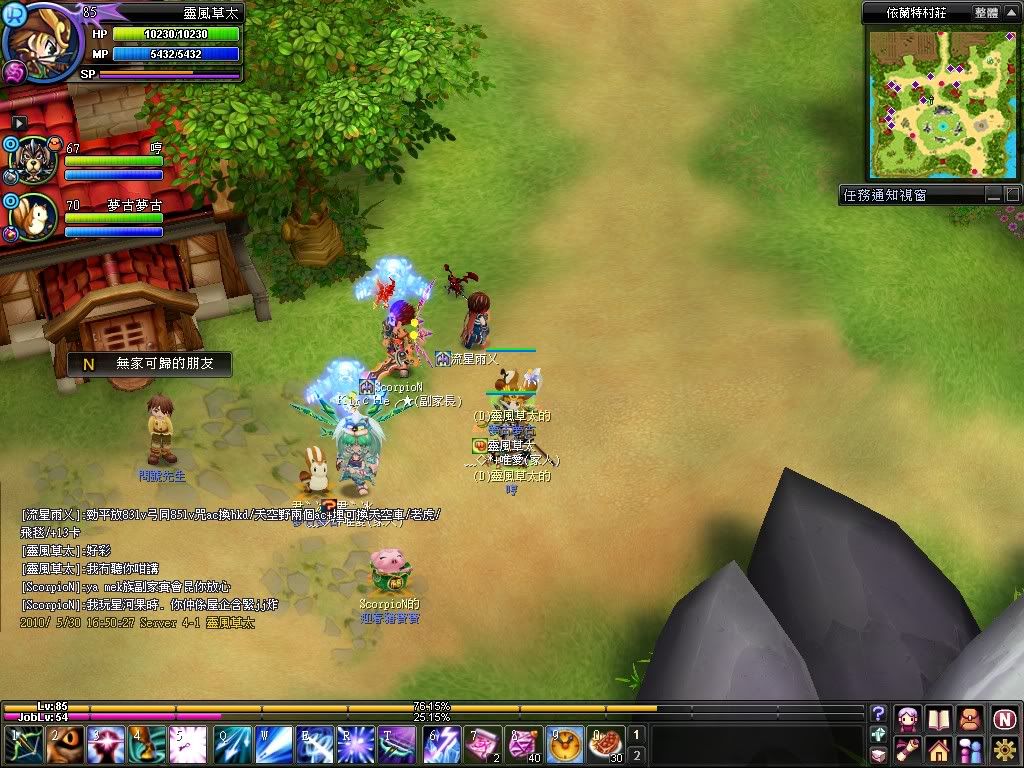Click the question mark help button
The height and width of the screenshot is (768, 1024).
click(x=878, y=713)
